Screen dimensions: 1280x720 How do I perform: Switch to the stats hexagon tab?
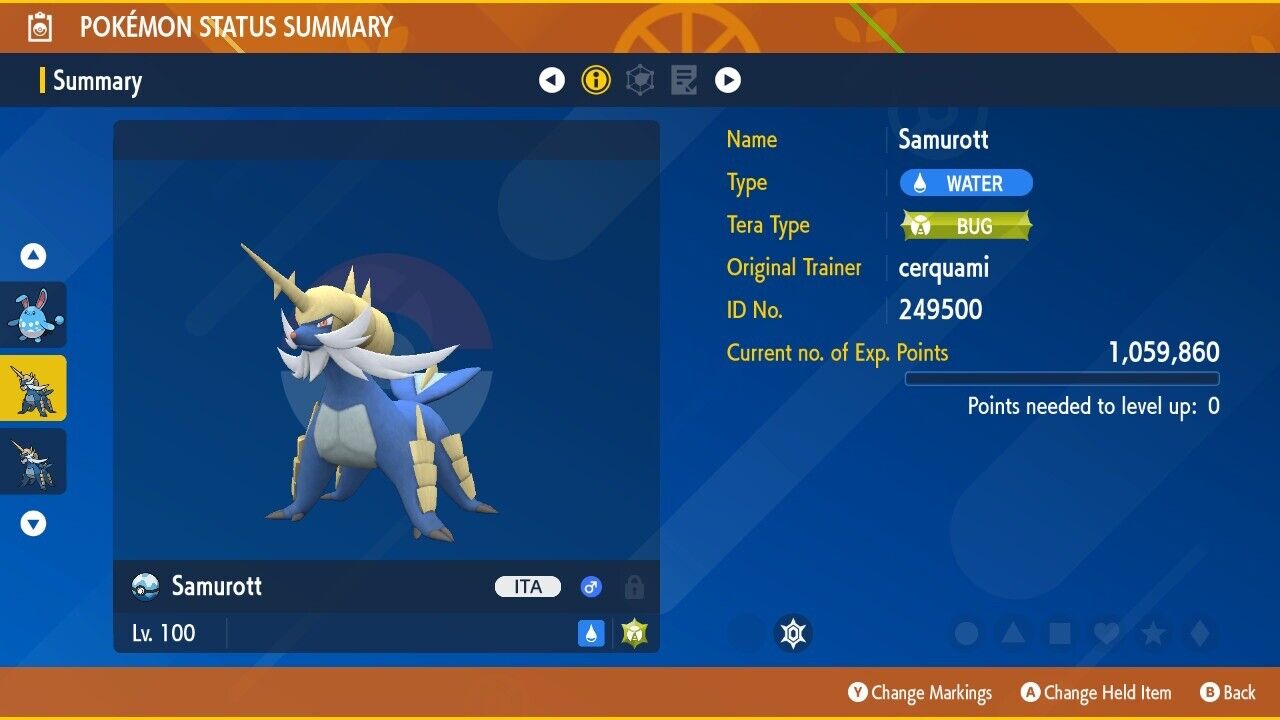point(640,80)
